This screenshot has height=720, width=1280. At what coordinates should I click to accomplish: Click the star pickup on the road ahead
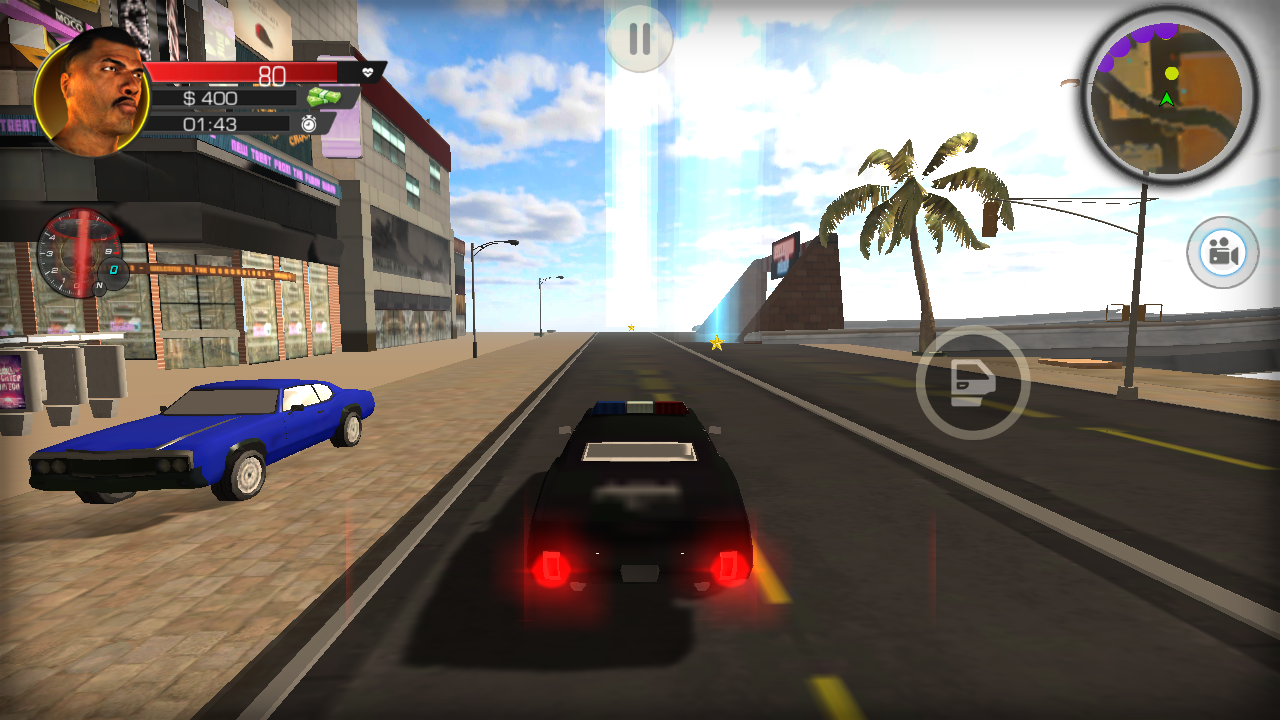pos(715,341)
